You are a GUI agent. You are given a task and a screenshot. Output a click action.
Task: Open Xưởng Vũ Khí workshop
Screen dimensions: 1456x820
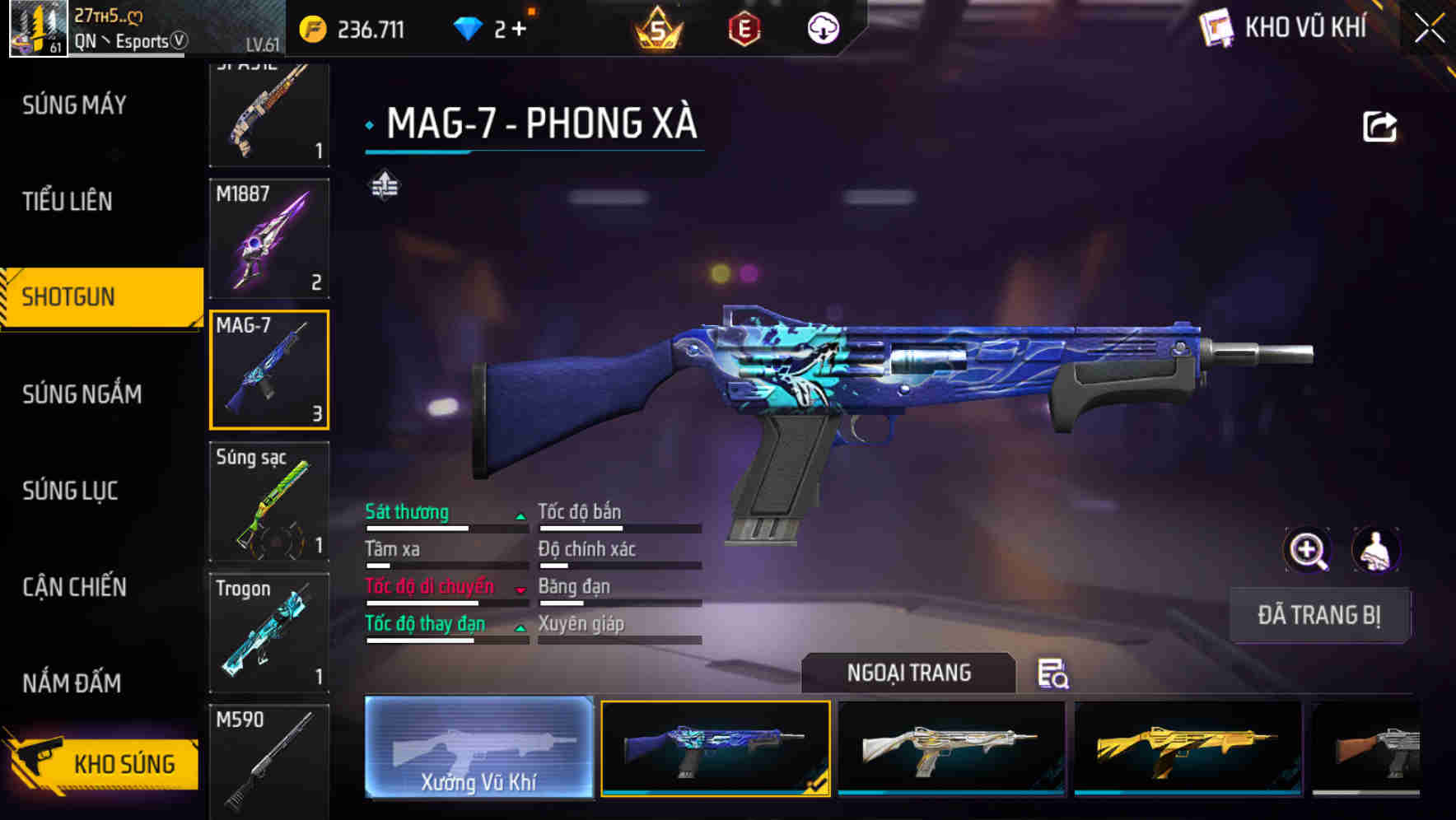click(480, 749)
